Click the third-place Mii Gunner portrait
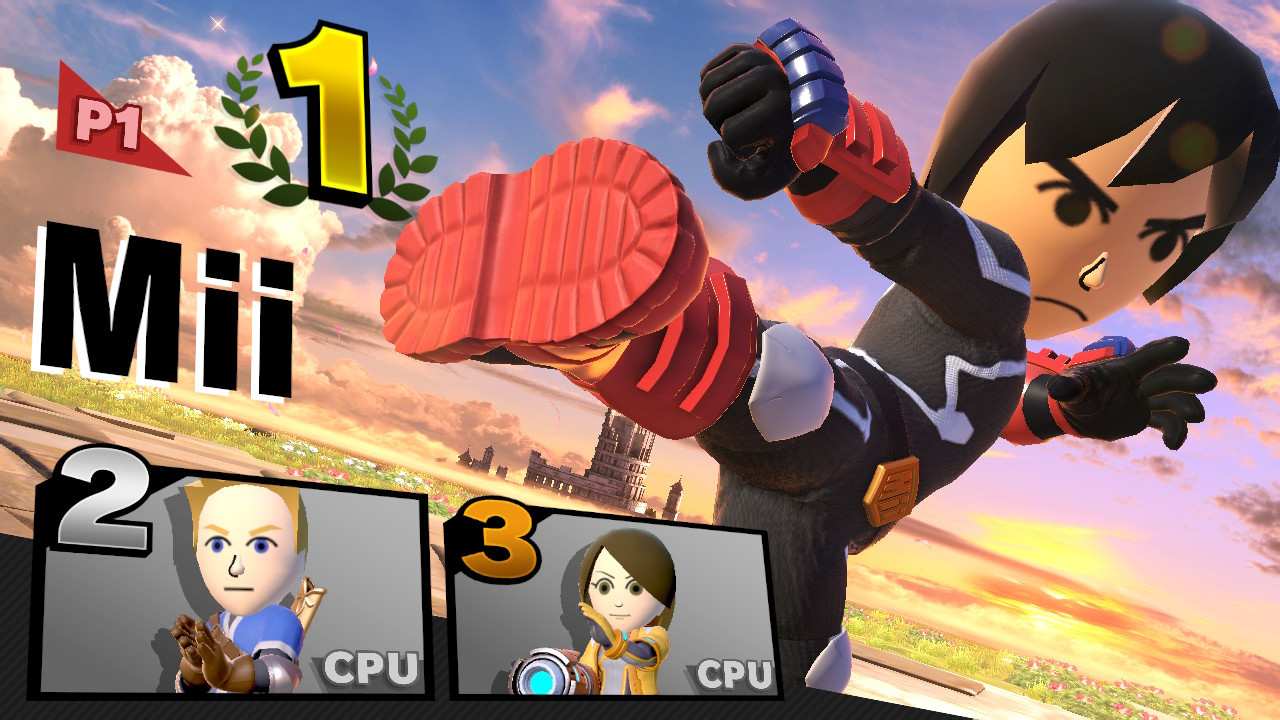This screenshot has width=1280, height=720. pos(620,590)
